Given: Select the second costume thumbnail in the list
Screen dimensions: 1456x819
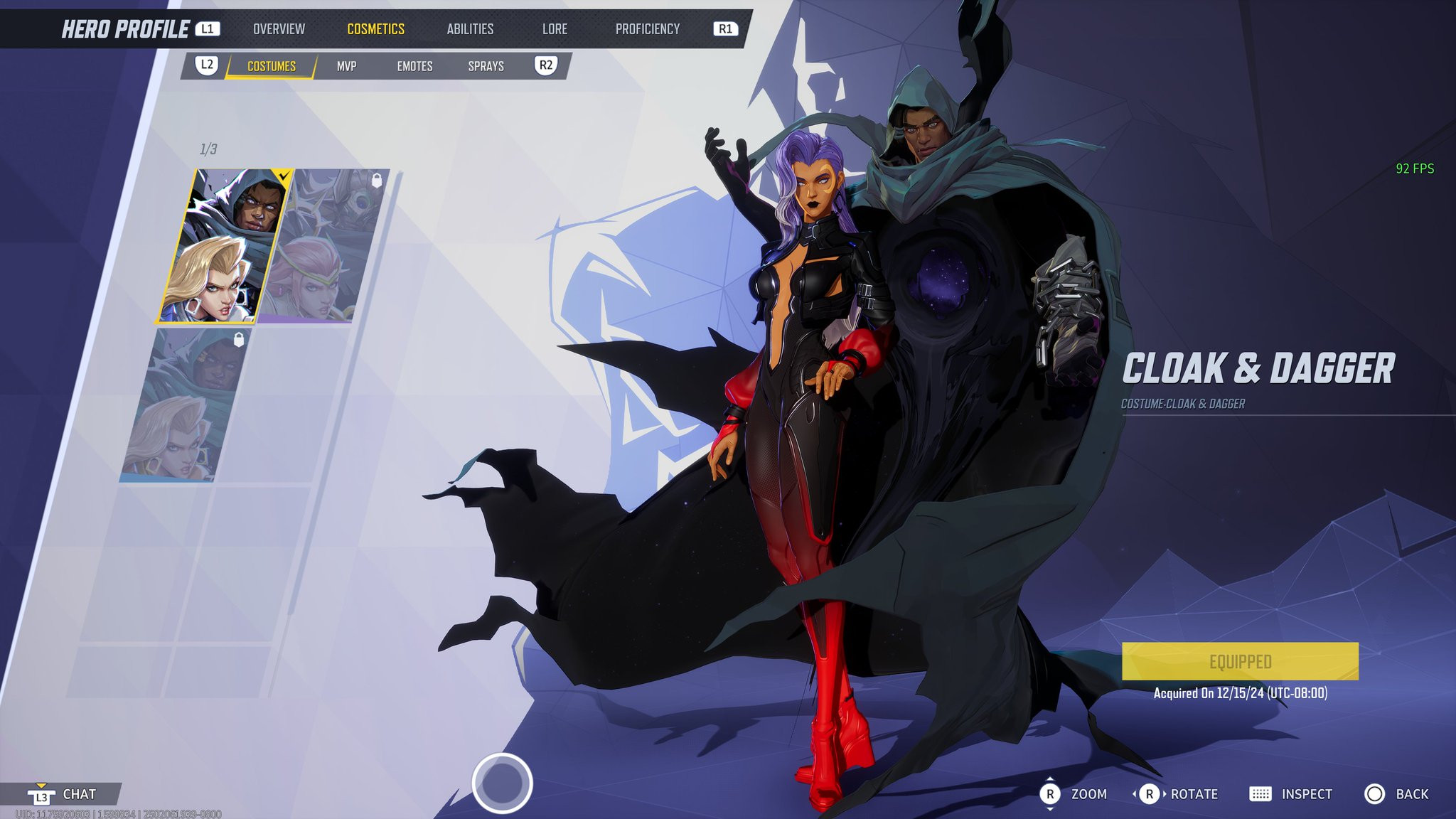Looking at the screenshot, I should pos(331,245).
